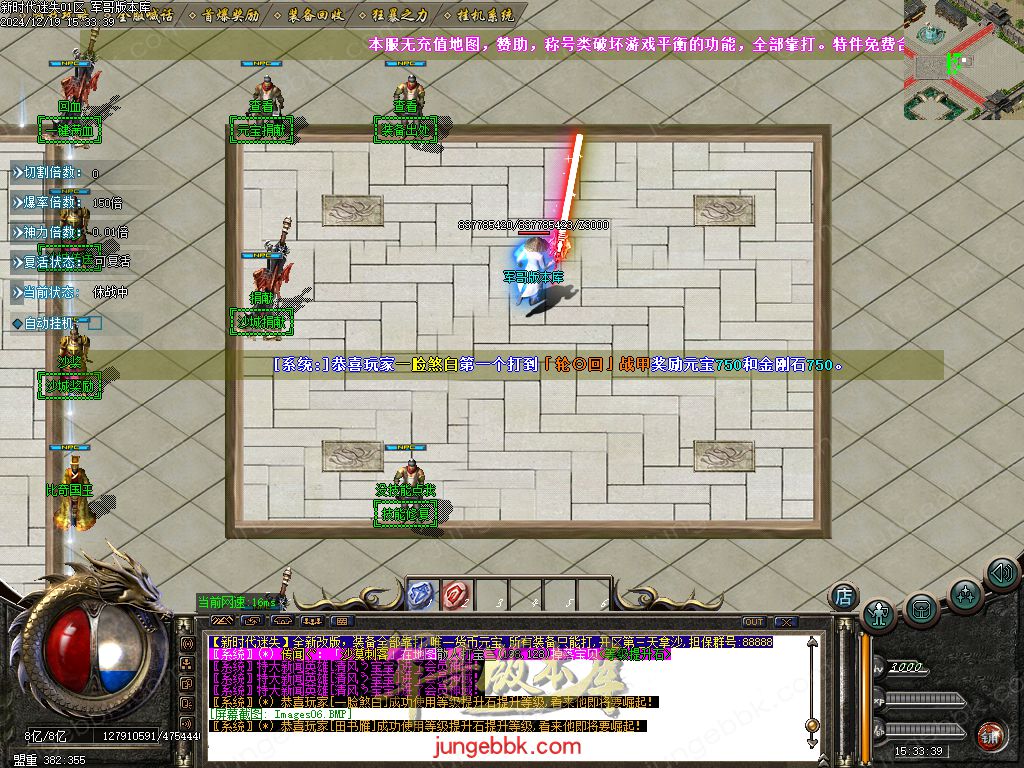Image resolution: width=1024 pixels, height=768 pixels.
Task: Click the minimap in the corner
Action: [x=964, y=58]
